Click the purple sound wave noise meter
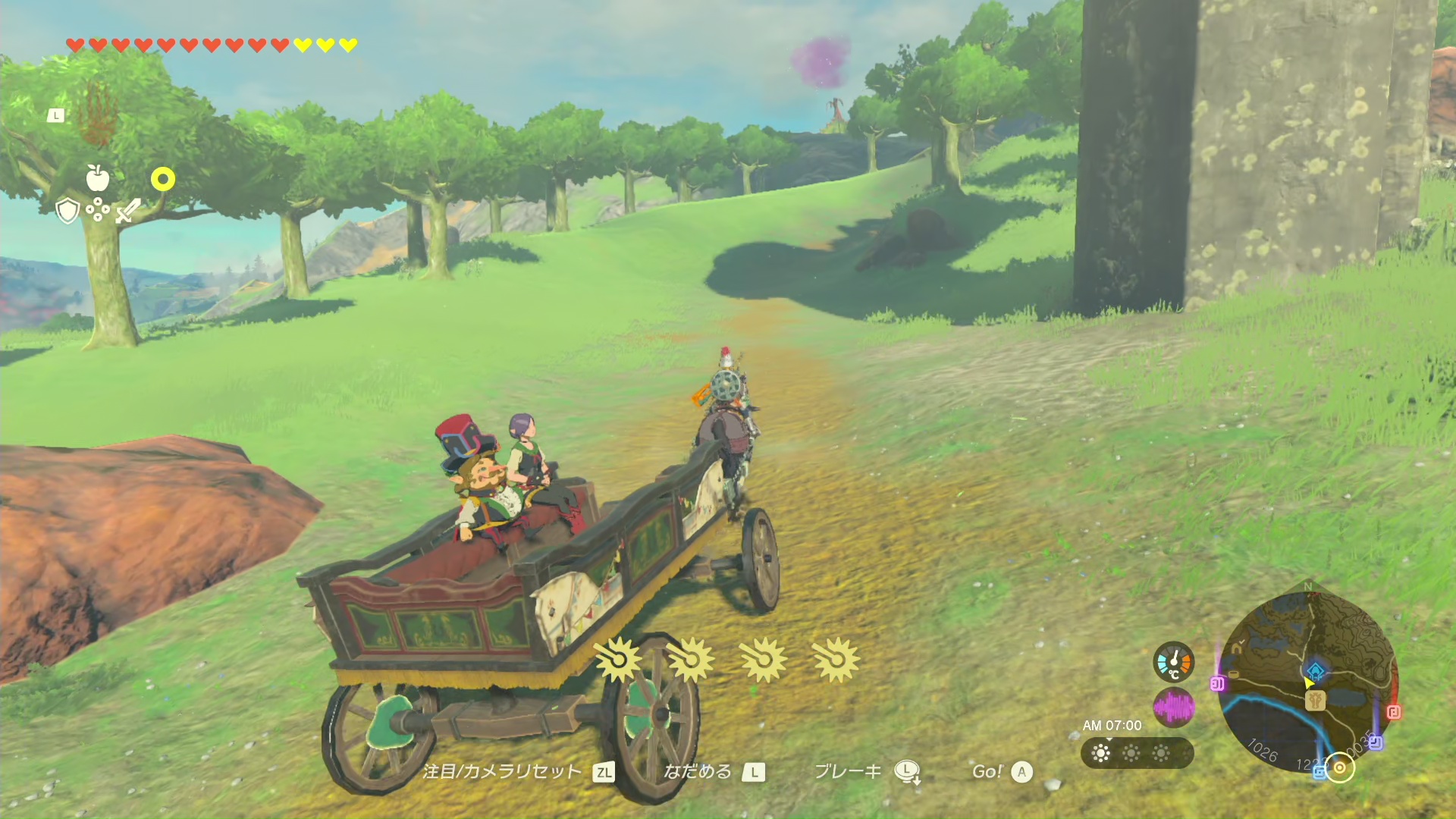1456x819 pixels. [1174, 708]
